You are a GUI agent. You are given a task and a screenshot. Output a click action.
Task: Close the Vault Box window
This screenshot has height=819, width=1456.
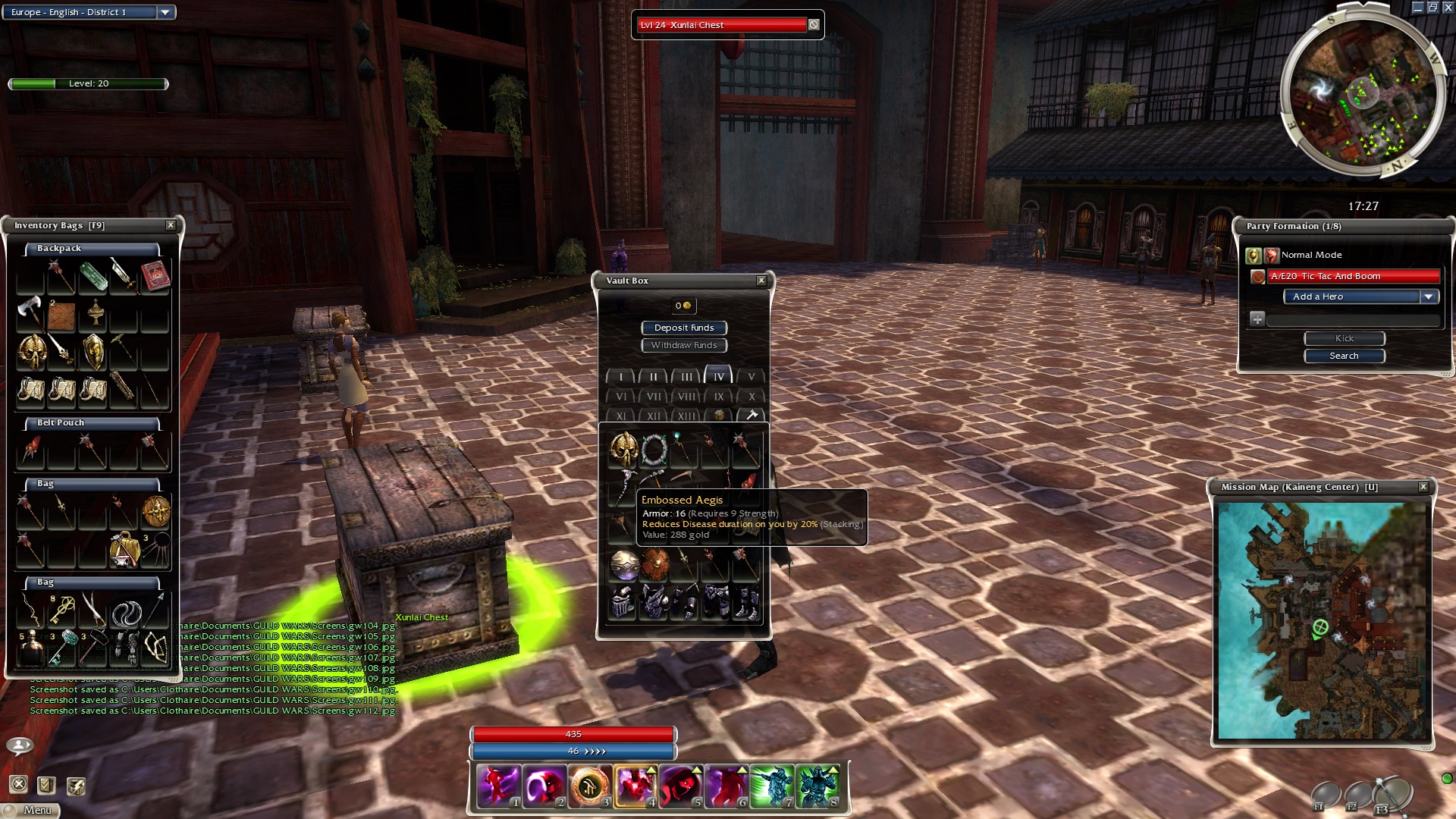tap(761, 281)
